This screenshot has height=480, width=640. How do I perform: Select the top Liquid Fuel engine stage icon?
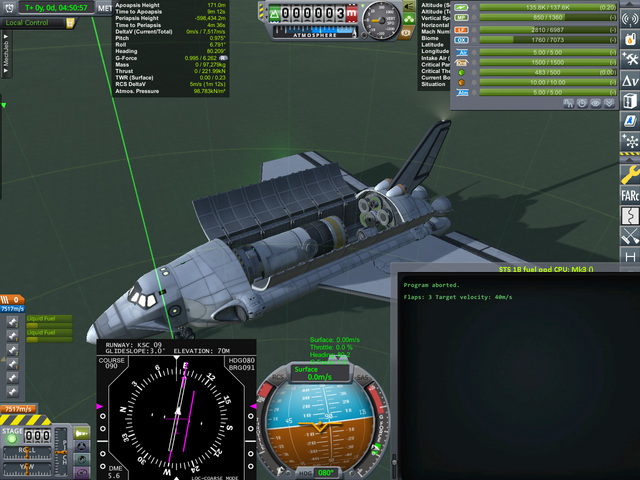pos(12,322)
